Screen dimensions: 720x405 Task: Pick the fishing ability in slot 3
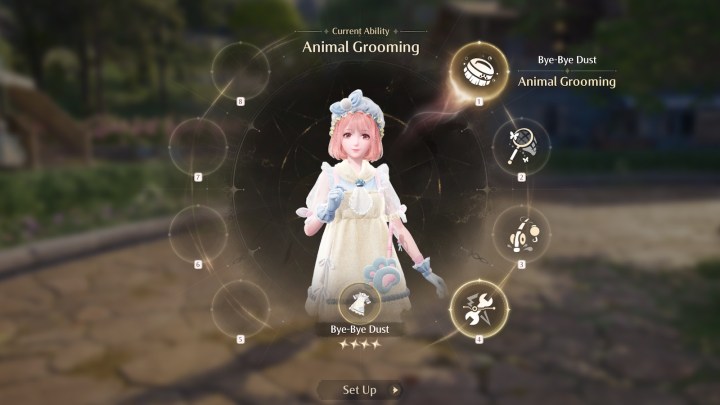tap(521, 234)
